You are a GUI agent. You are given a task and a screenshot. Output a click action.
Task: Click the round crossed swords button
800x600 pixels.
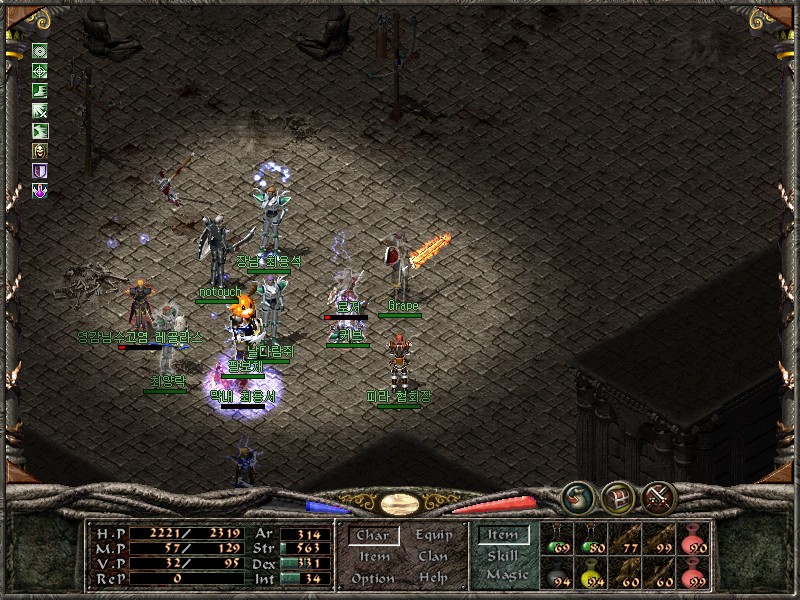click(659, 497)
